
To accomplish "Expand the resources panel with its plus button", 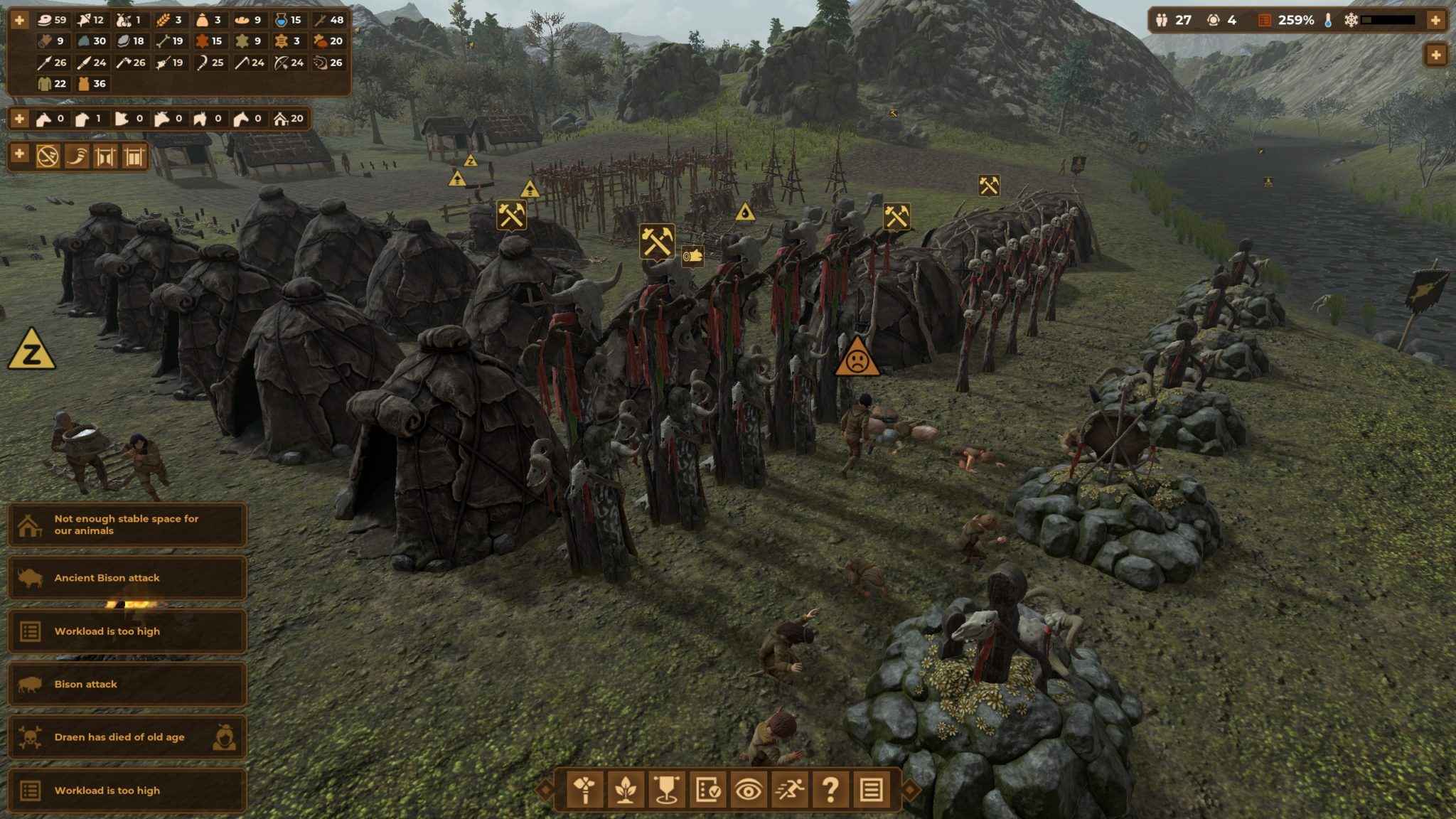I will 19,20.
